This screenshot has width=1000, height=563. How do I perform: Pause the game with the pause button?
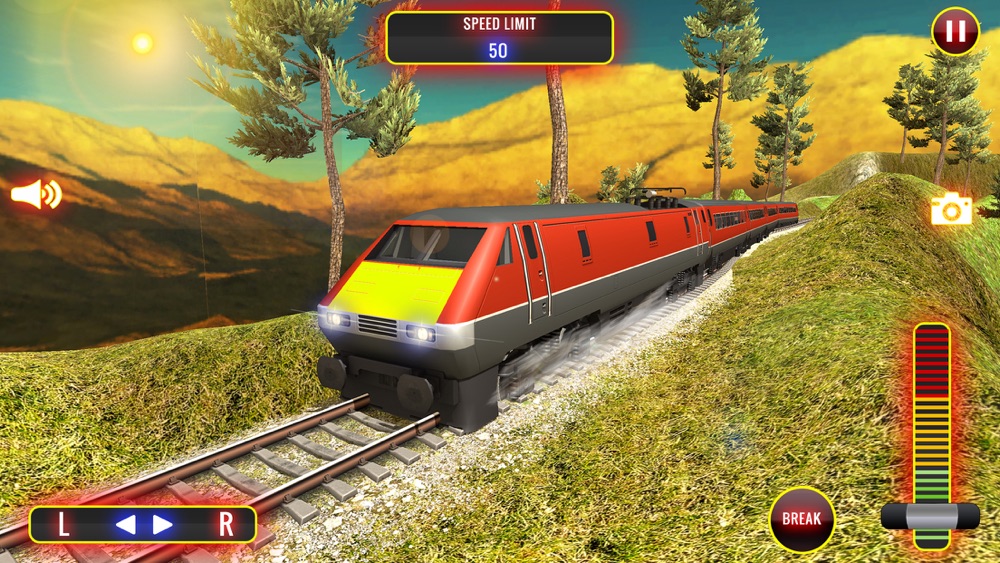tap(955, 31)
